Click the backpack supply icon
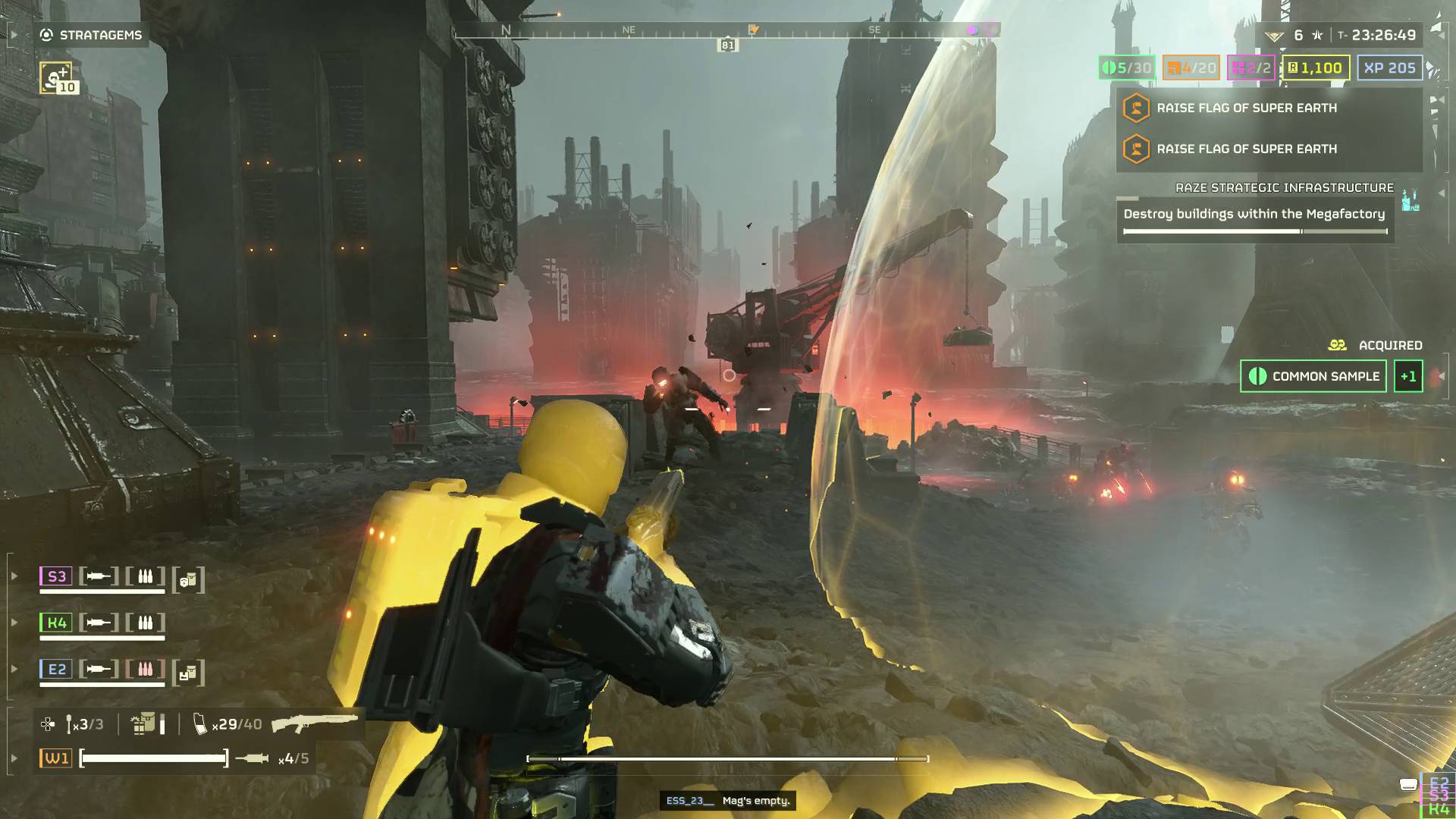The height and width of the screenshot is (819, 1456). click(x=143, y=724)
